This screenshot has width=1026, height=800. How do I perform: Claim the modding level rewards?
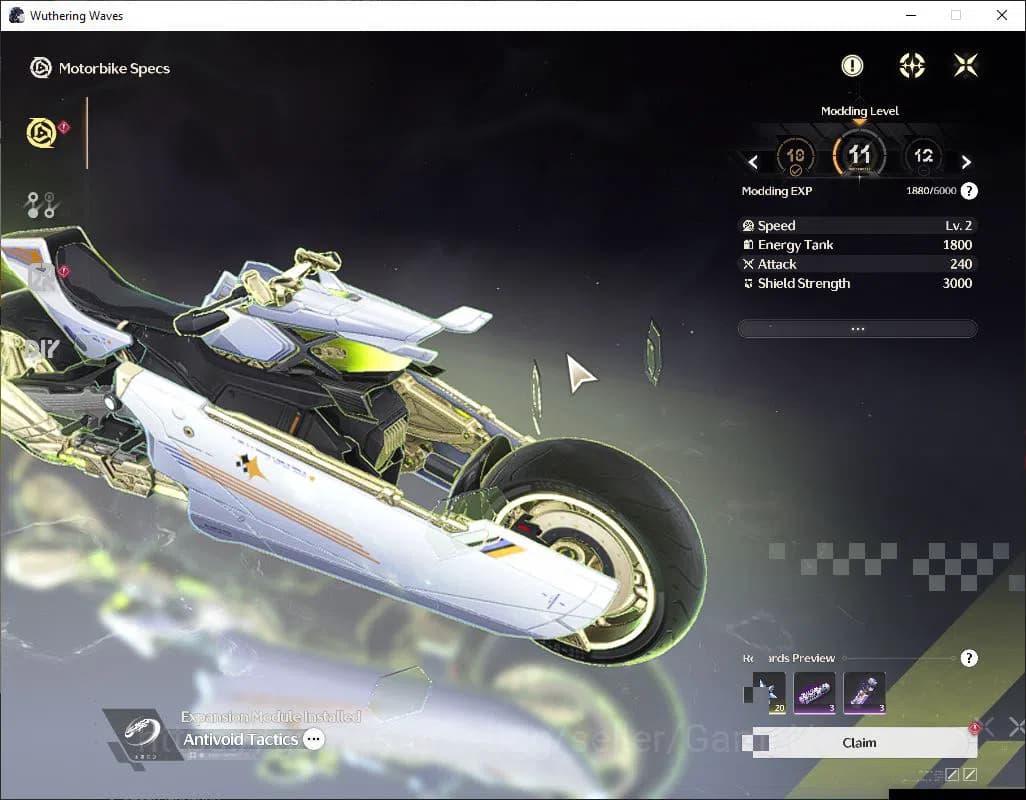coord(859,743)
